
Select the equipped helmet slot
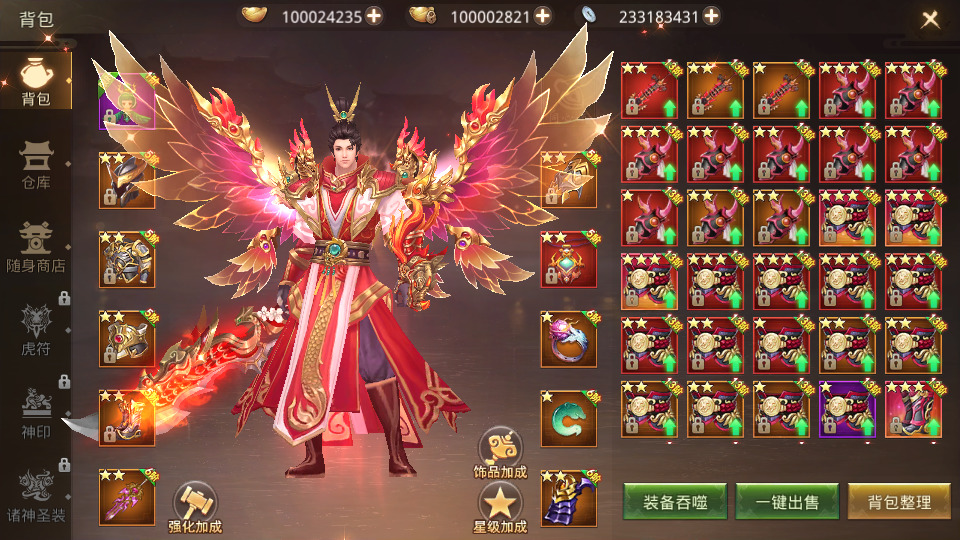[x=127, y=180]
